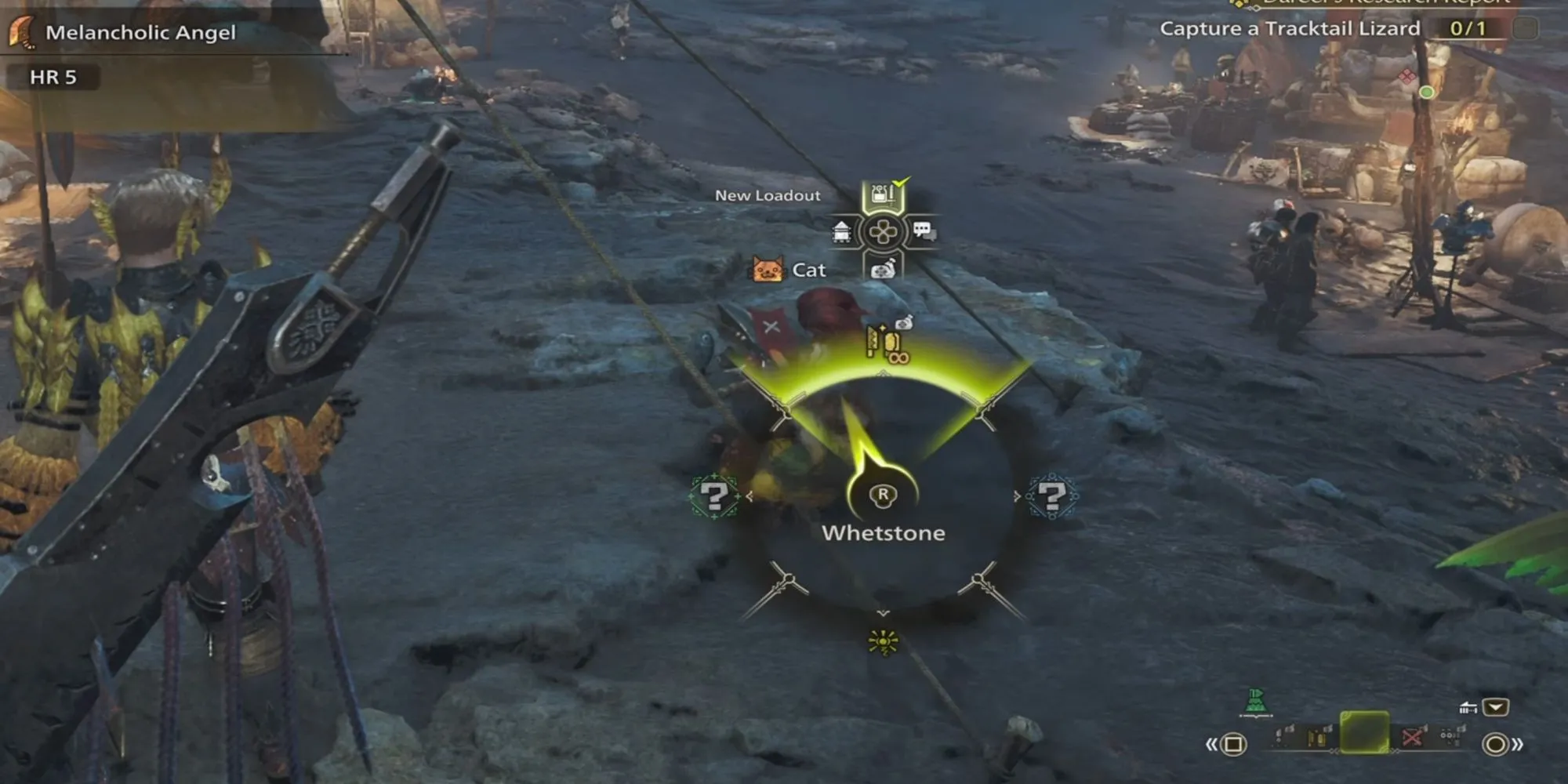Select the tent shortcut icon
This screenshot has width=1568, height=784.
point(841,232)
